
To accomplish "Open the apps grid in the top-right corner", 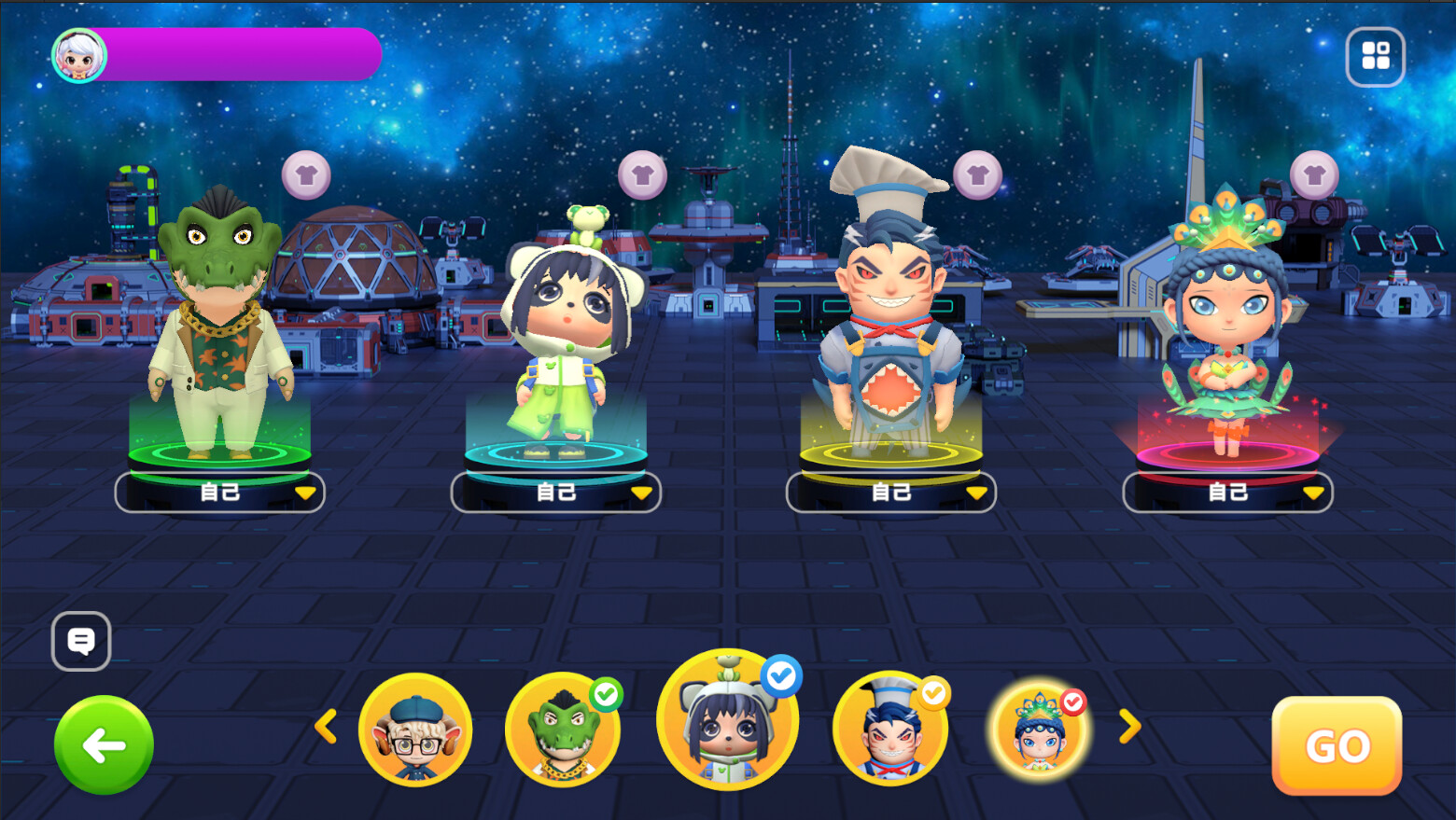I will (1375, 56).
